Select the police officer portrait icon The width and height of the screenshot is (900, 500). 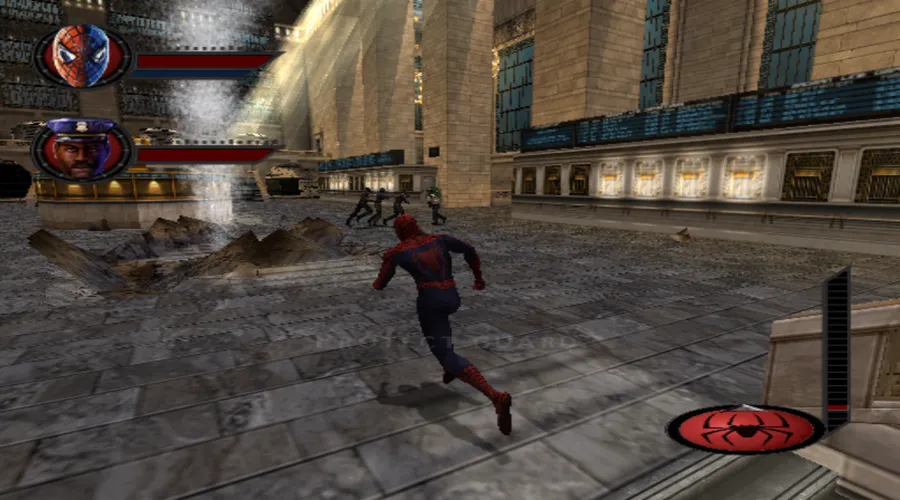coord(82,151)
